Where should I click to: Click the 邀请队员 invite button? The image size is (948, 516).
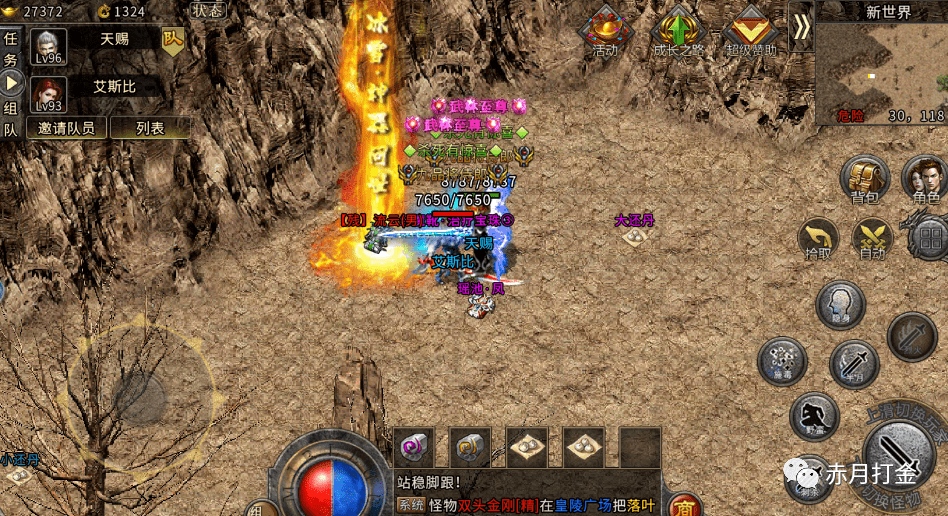click(67, 128)
